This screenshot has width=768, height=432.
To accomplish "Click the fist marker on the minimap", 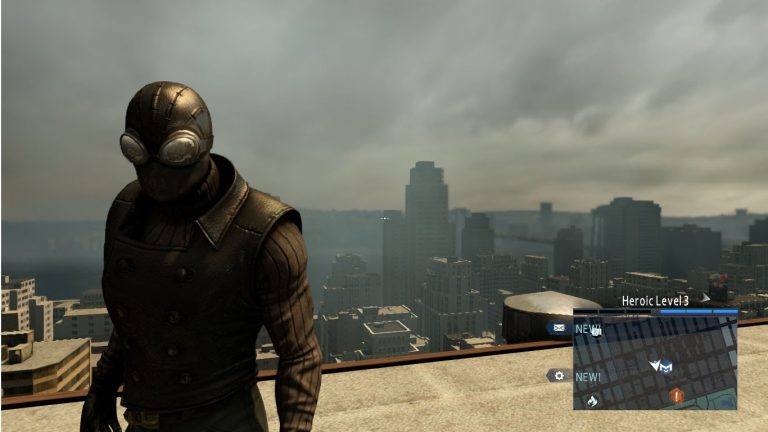I will pos(596,331).
